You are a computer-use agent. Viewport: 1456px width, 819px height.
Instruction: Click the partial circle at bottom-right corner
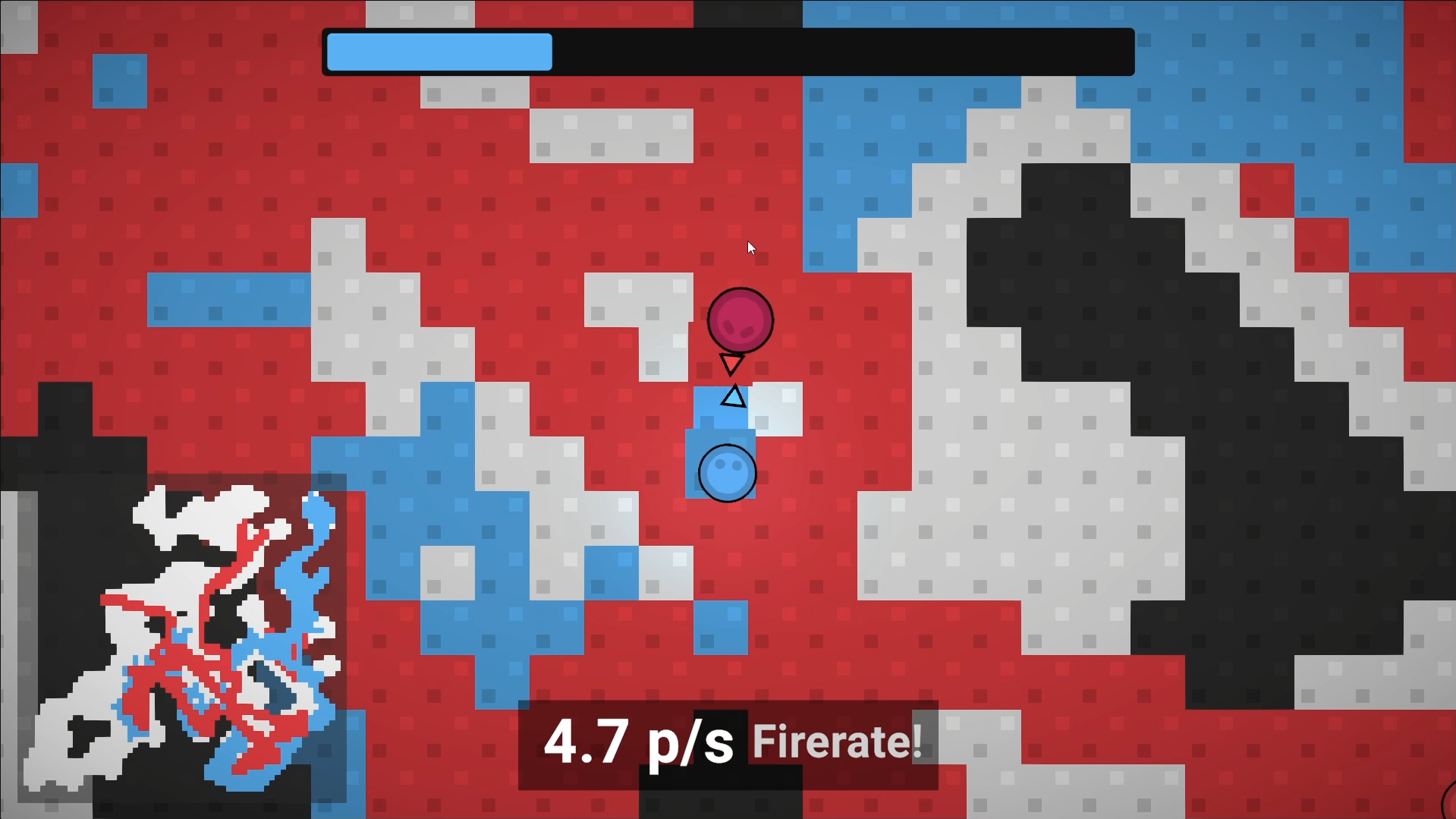pos(1449,805)
